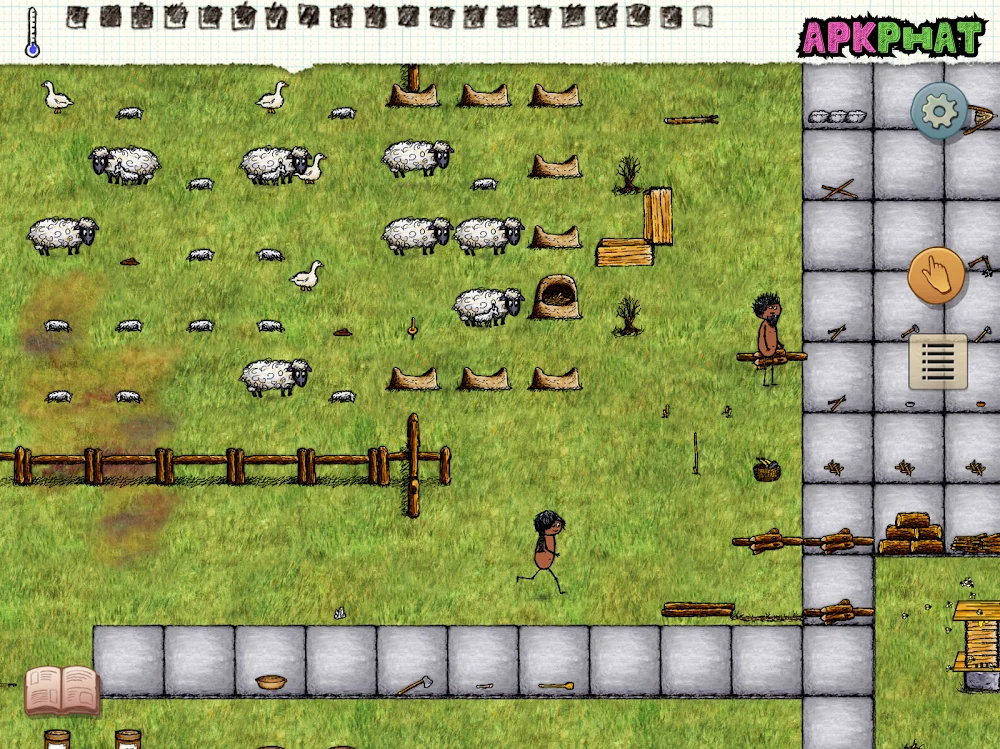Open the list menu button
This screenshot has width=1000, height=749.
point(938,361)
